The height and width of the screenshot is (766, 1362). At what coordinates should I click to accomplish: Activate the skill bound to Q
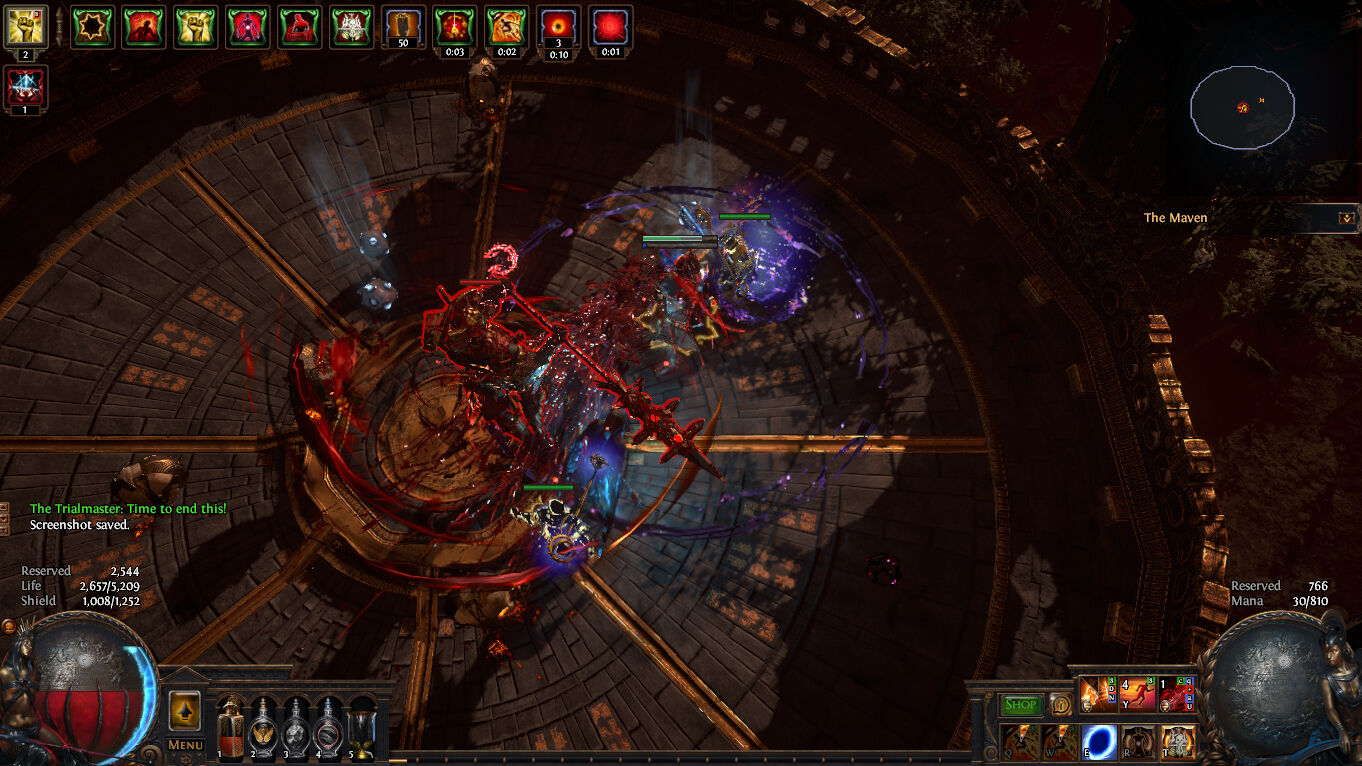[1020, 741]
